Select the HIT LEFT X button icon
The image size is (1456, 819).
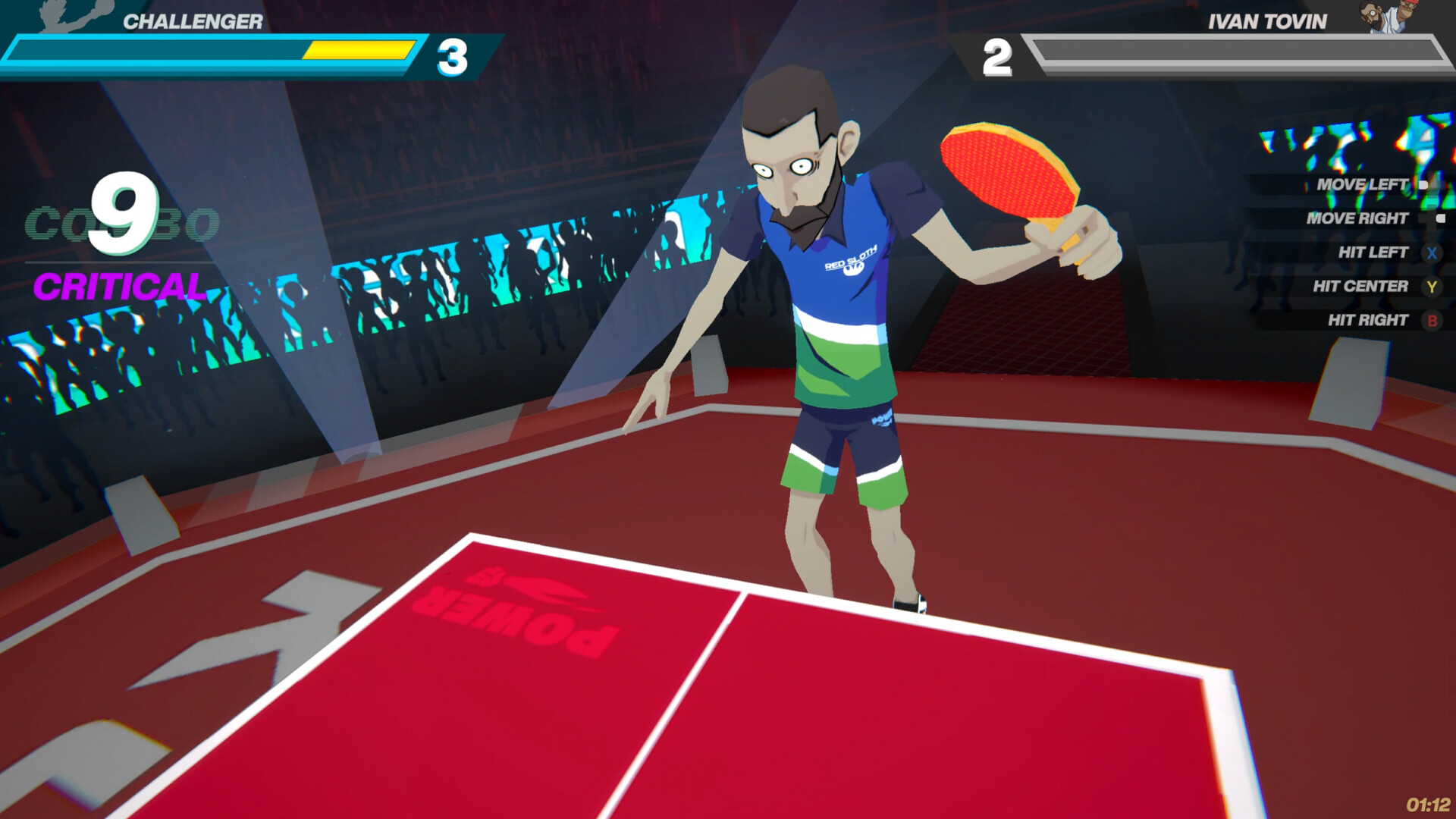pos(1430,252)
